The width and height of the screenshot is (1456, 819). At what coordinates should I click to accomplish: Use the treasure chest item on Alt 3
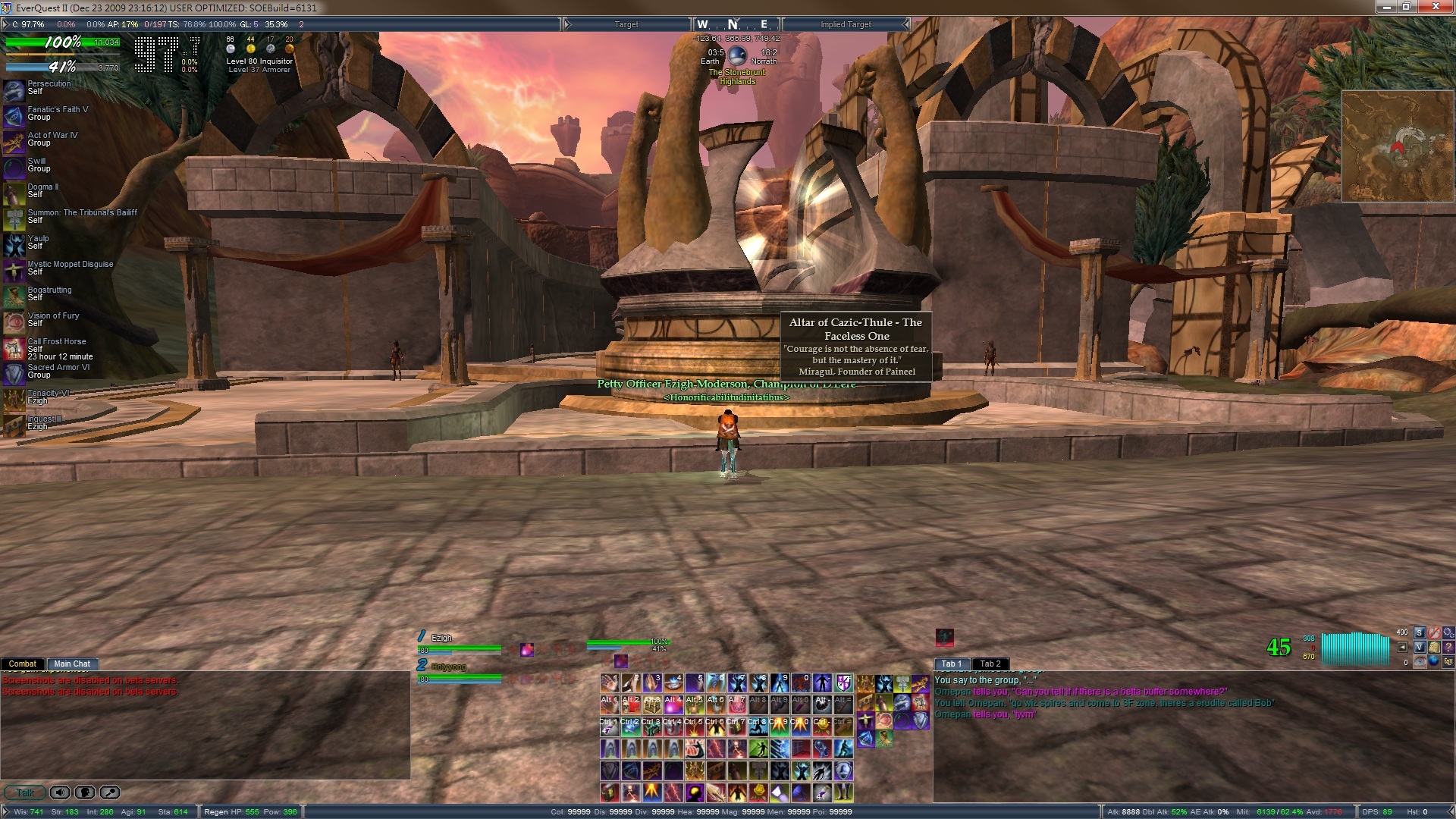[x=652, y=705]
